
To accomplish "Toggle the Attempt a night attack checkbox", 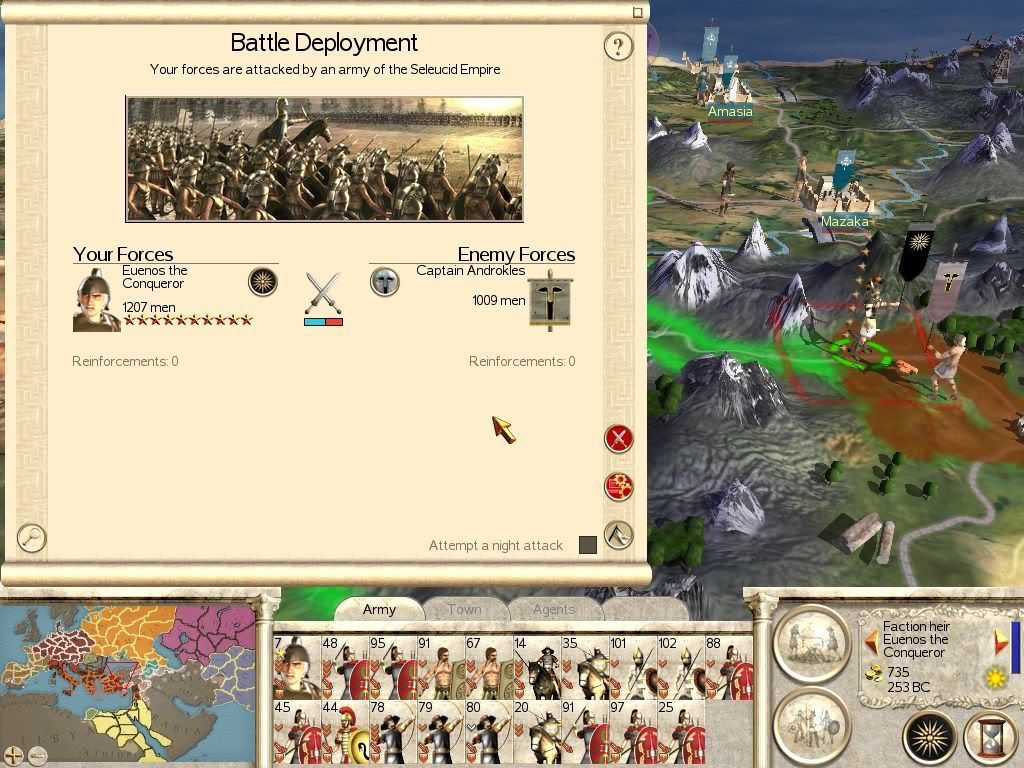I will (x=588, y=545).
